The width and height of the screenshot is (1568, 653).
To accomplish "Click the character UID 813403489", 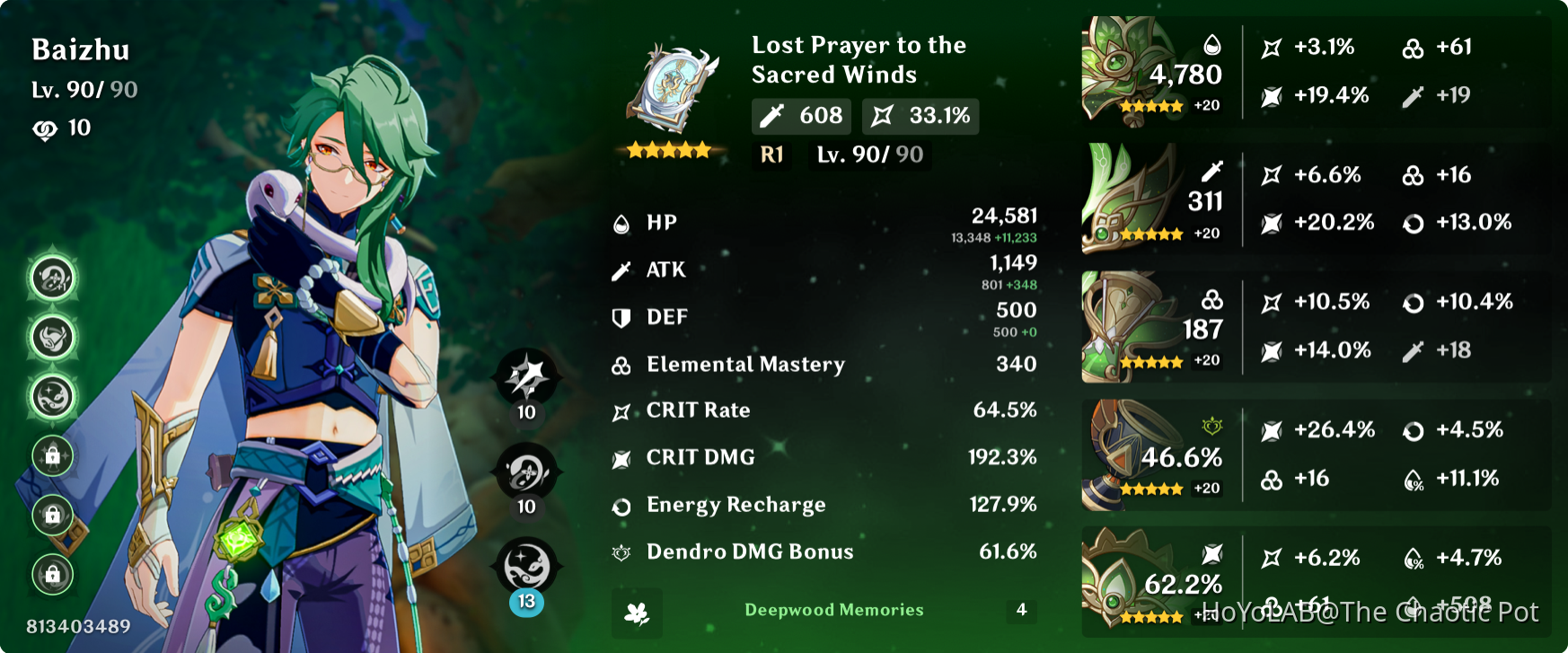I will pyautogui.click(x=78, y=627).
